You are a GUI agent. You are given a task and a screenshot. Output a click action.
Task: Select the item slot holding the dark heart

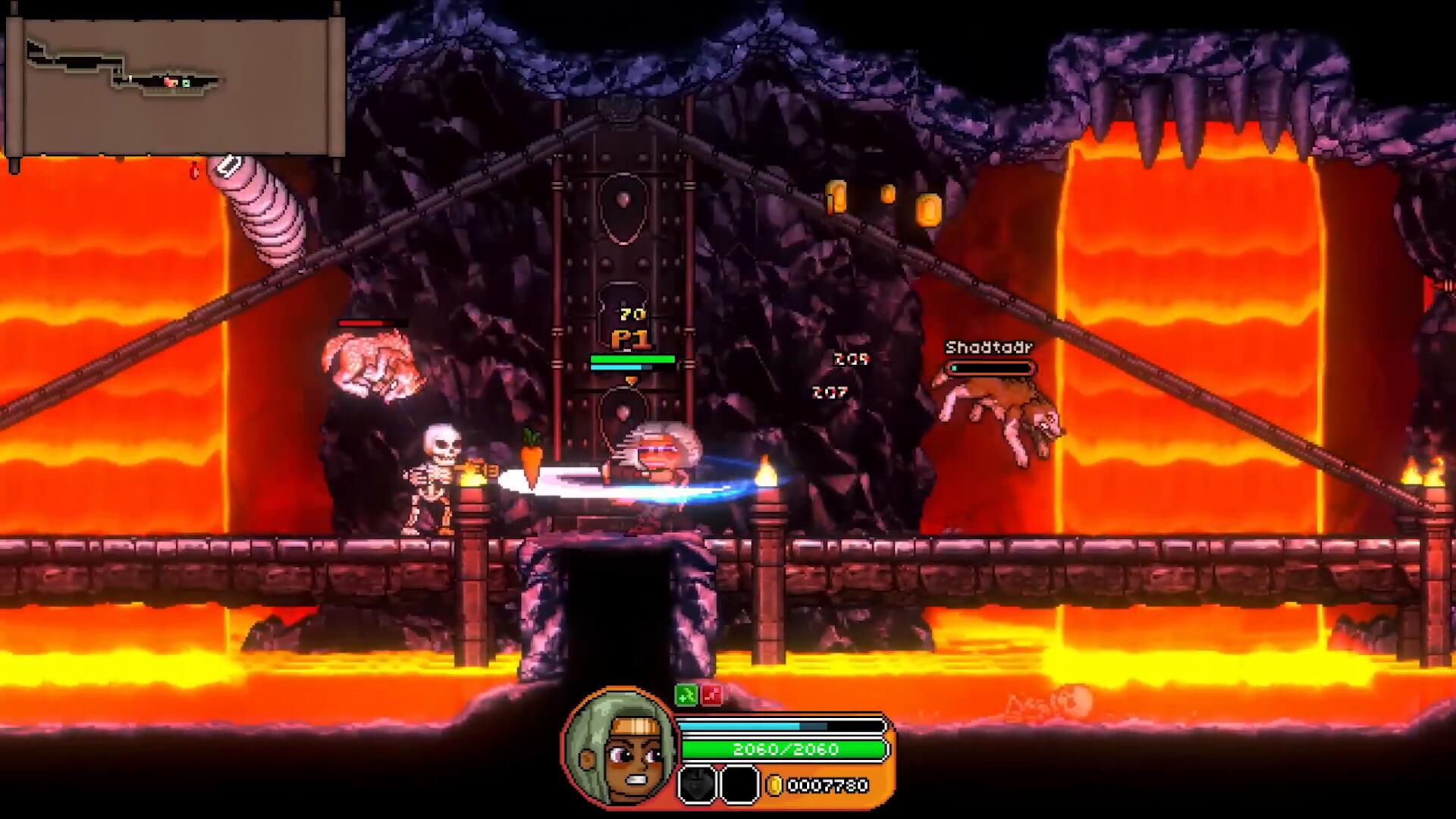tap(697, 784)
